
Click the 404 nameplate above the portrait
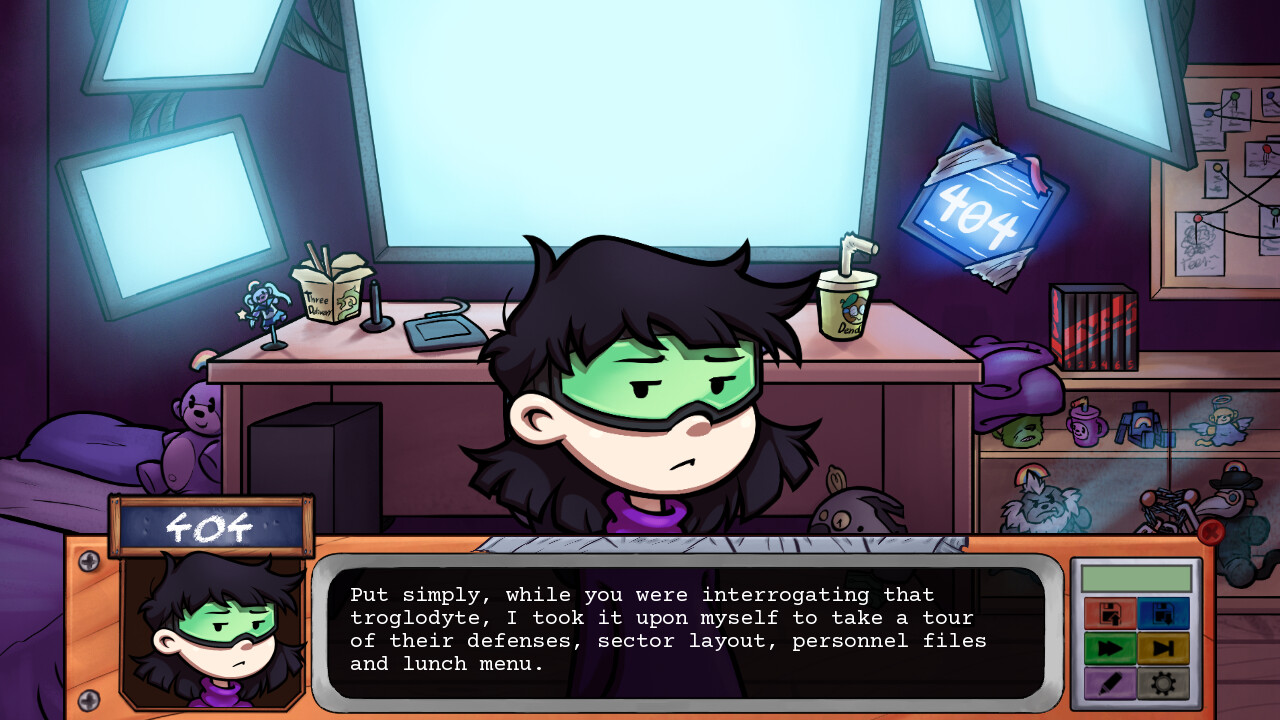(x=207, y=523)
